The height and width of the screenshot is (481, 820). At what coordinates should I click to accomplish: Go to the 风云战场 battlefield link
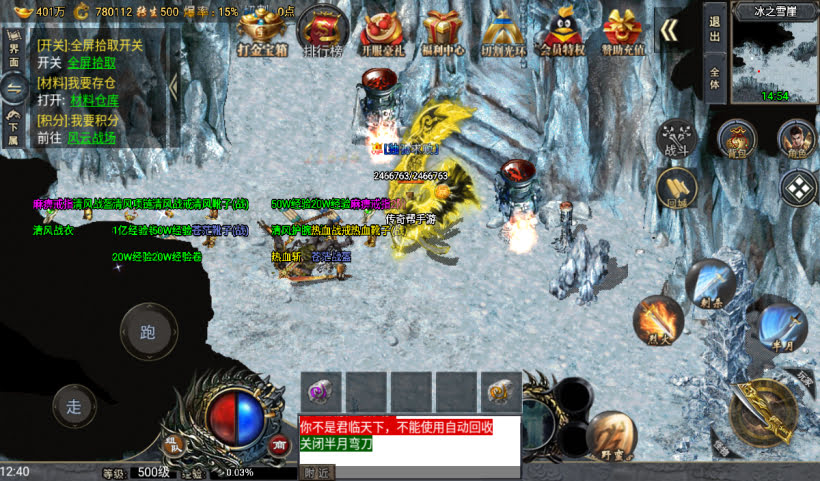(92, 137)
